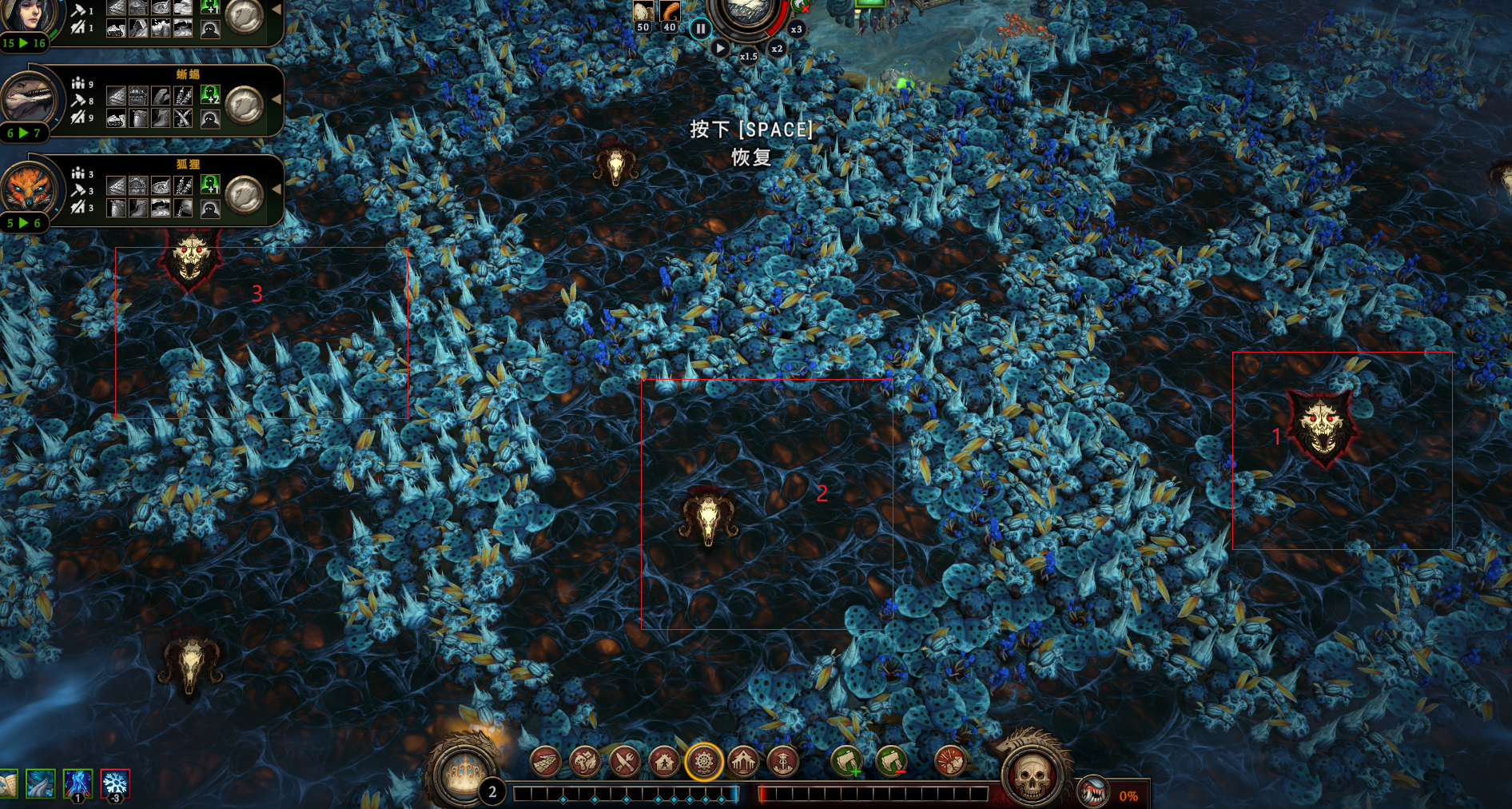Open the housing build category
Image resolution: width=1512 pixels, height=809 pixels.
(664, 762)
